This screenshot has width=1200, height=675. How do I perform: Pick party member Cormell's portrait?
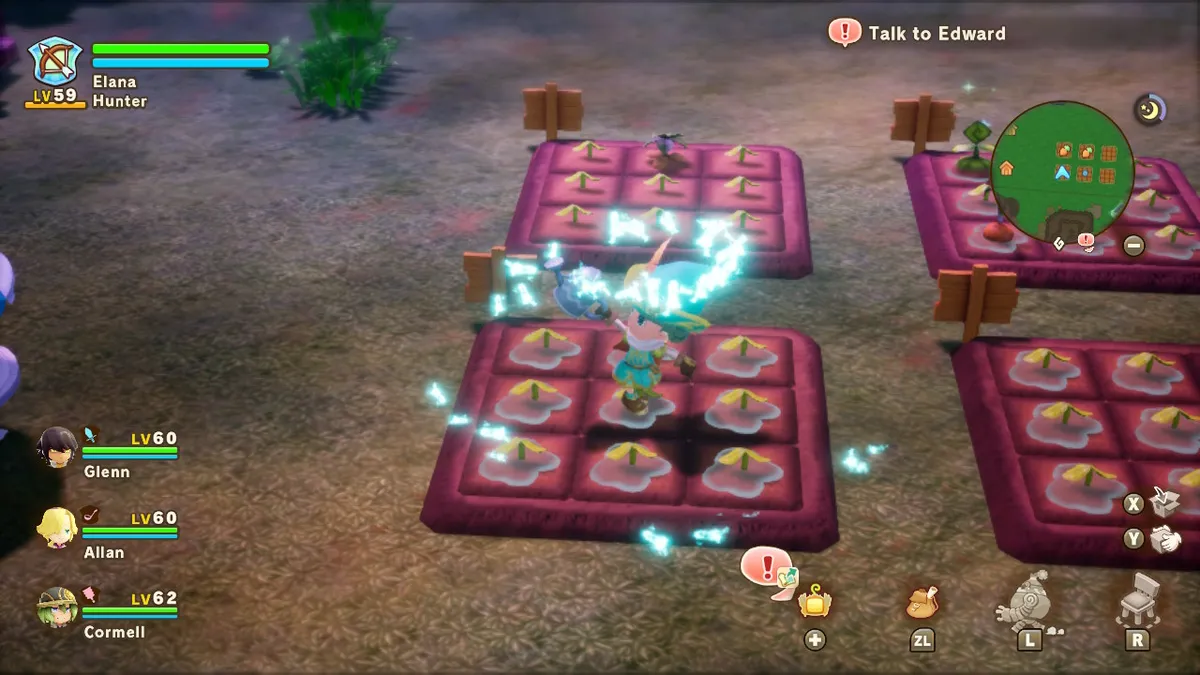point(57,607)
